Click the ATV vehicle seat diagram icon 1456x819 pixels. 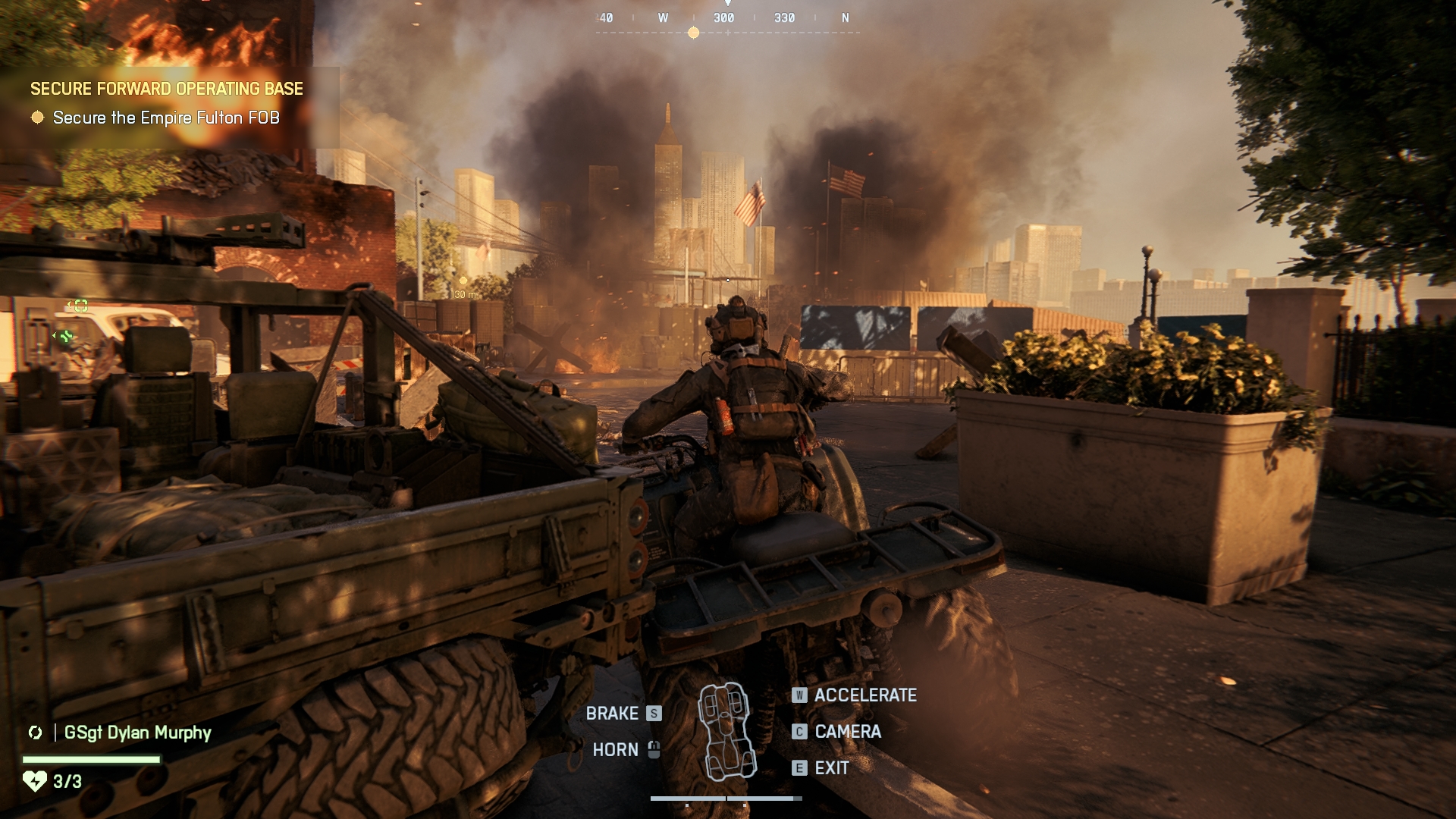pyautogui.click(x=726, y=732)
